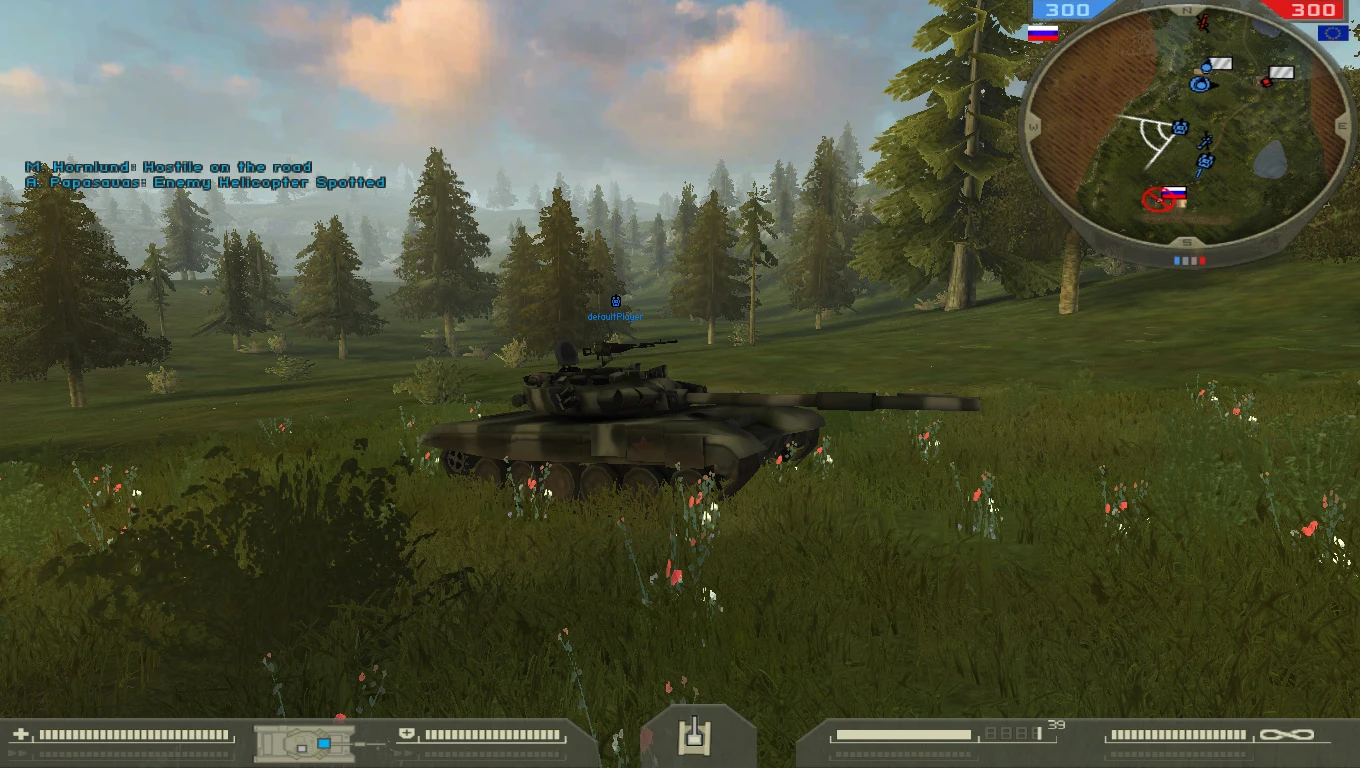Click the blue 300 ticket counter
Screen dimensions: 1360x768
(1066, 8)
